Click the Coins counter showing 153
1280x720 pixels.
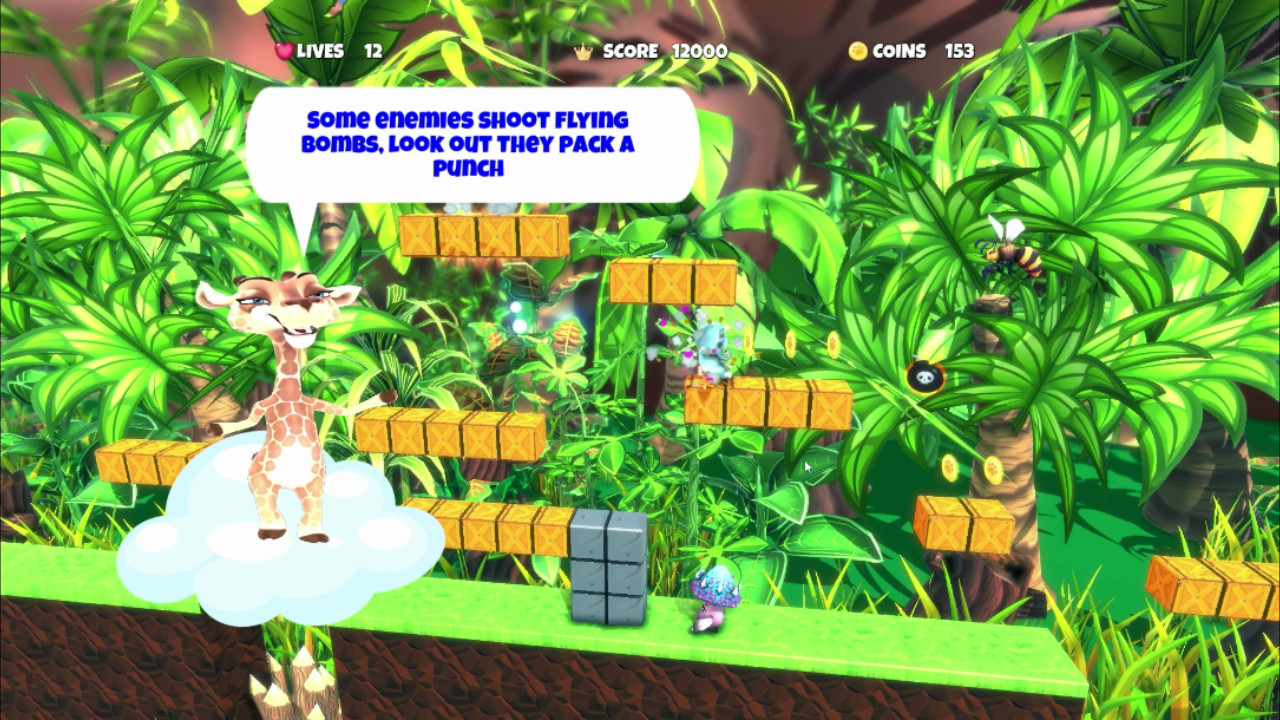[962, 51]
